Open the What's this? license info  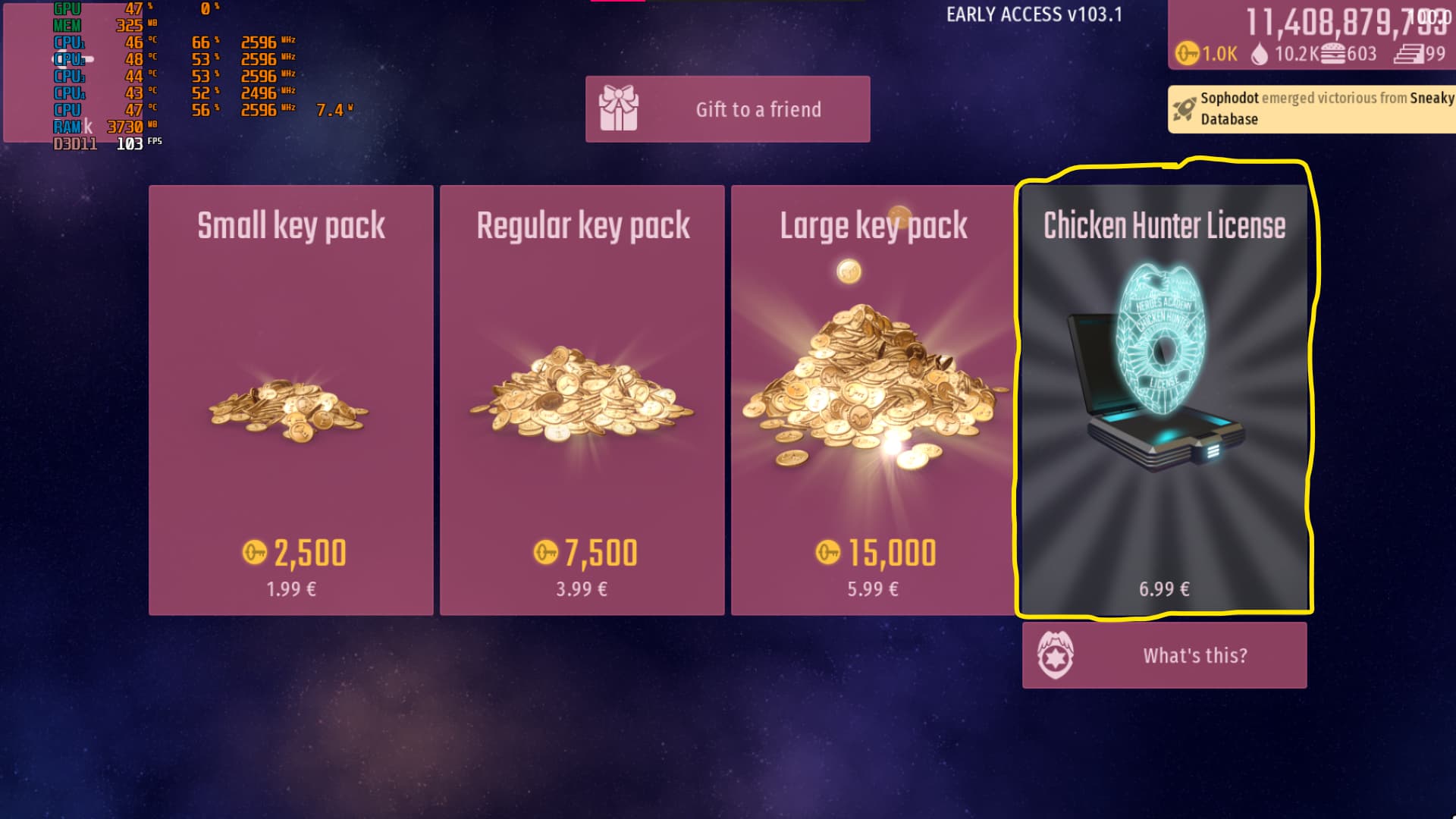coord(1164,655)
